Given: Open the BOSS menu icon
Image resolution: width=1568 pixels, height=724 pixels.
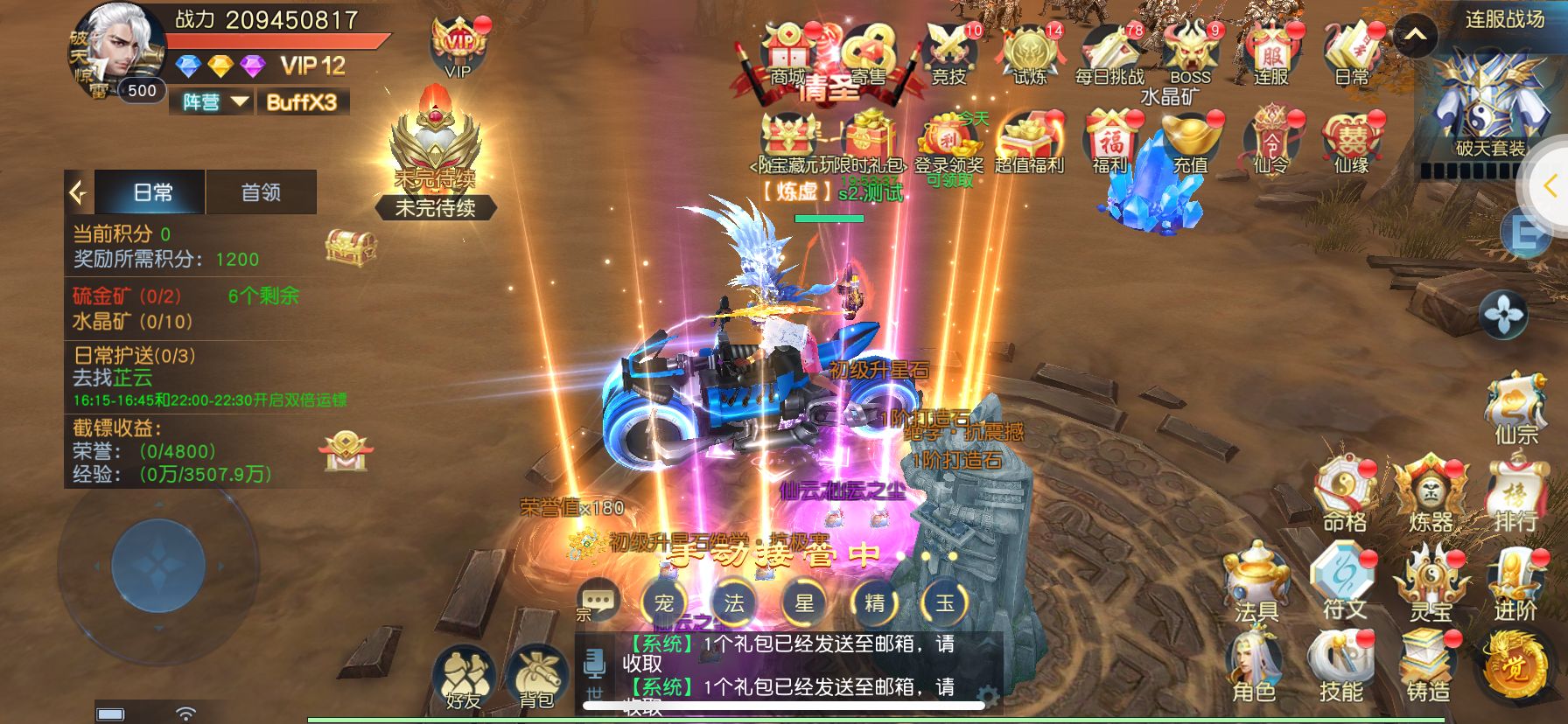Looking at the screenshot, I should (1190, 54).
